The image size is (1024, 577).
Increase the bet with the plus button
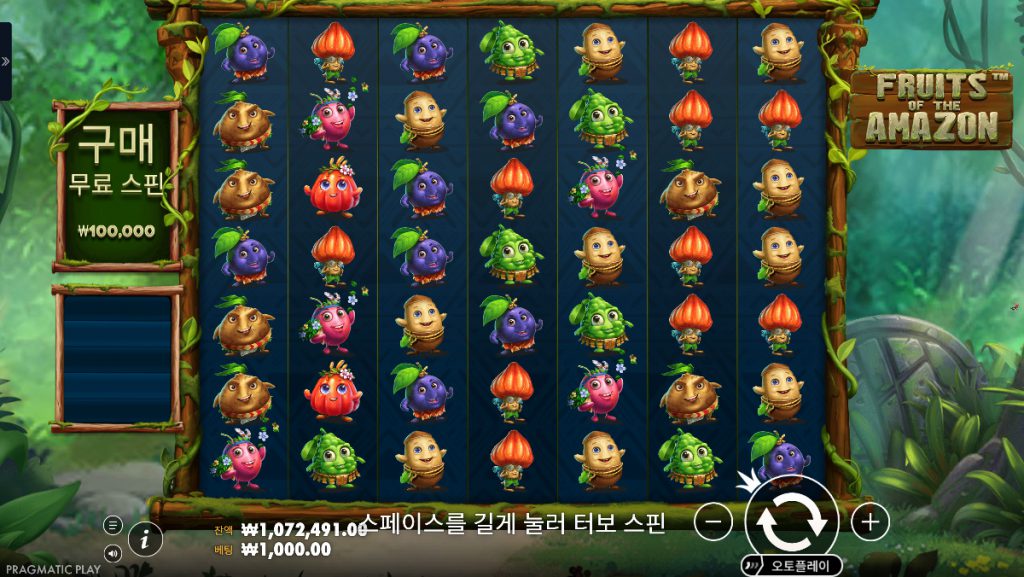tap(870, 521)
